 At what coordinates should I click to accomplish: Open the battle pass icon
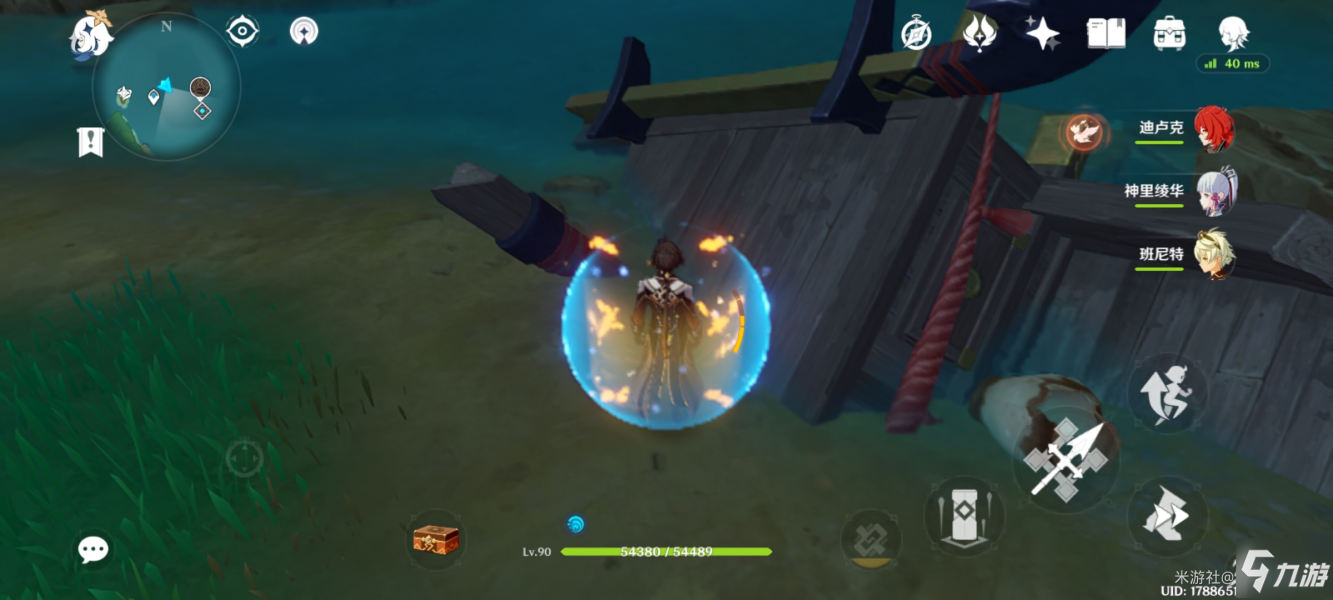979,34
